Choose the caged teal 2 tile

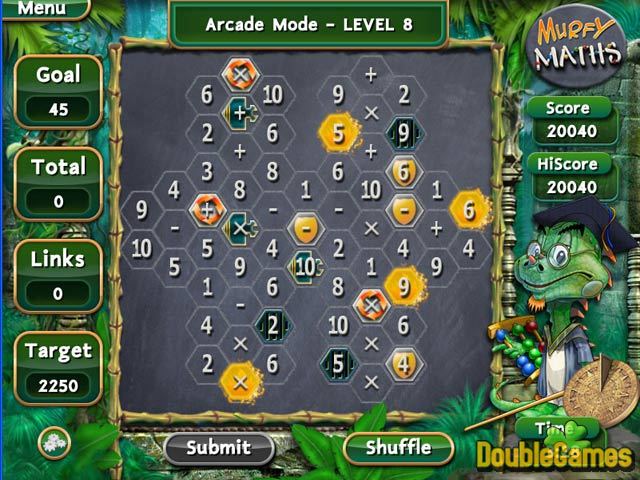coord(272,324)
